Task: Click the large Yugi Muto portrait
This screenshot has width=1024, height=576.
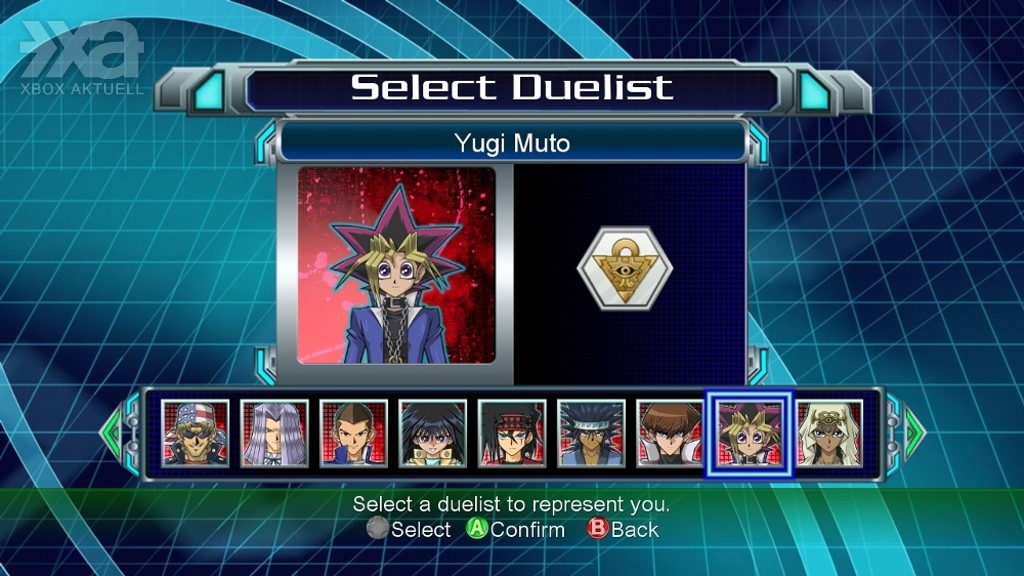Action: click(397, 265)
